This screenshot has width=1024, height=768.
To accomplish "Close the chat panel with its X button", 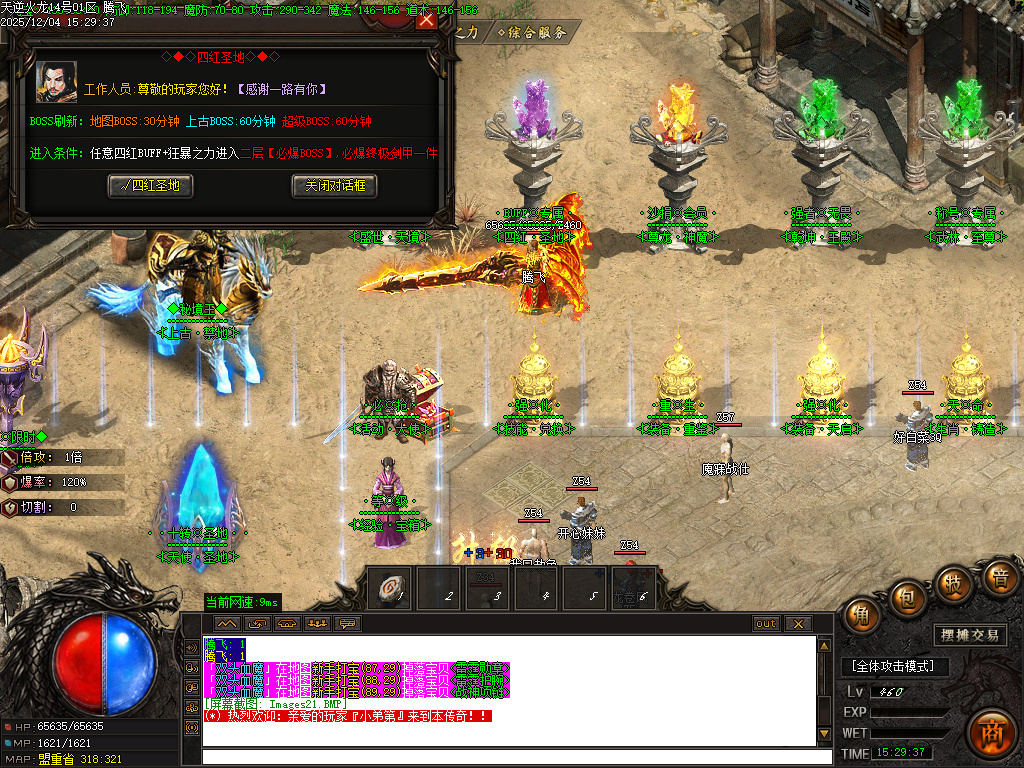I will click(797, 624).
